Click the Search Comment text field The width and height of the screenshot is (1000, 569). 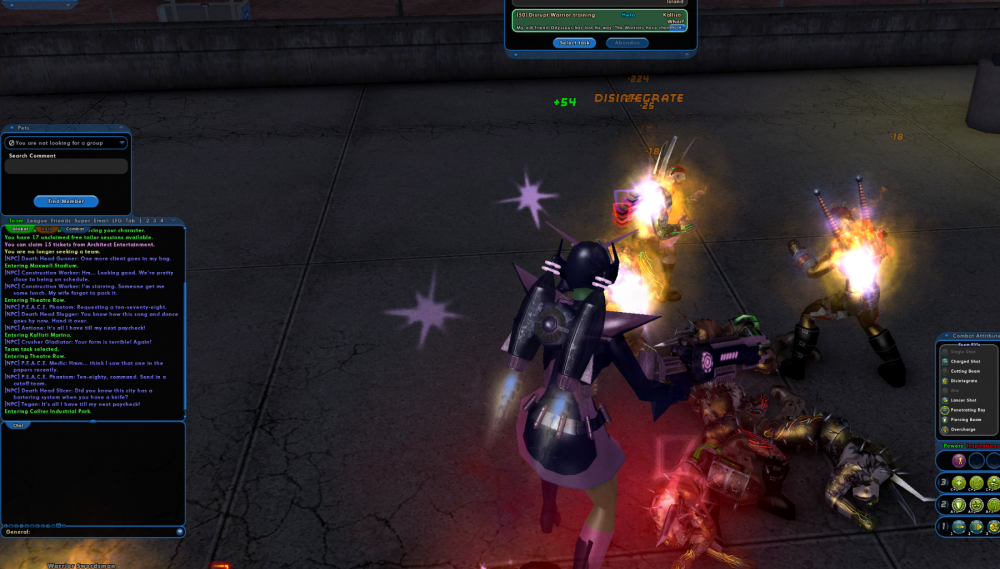(x=66, y=167)
